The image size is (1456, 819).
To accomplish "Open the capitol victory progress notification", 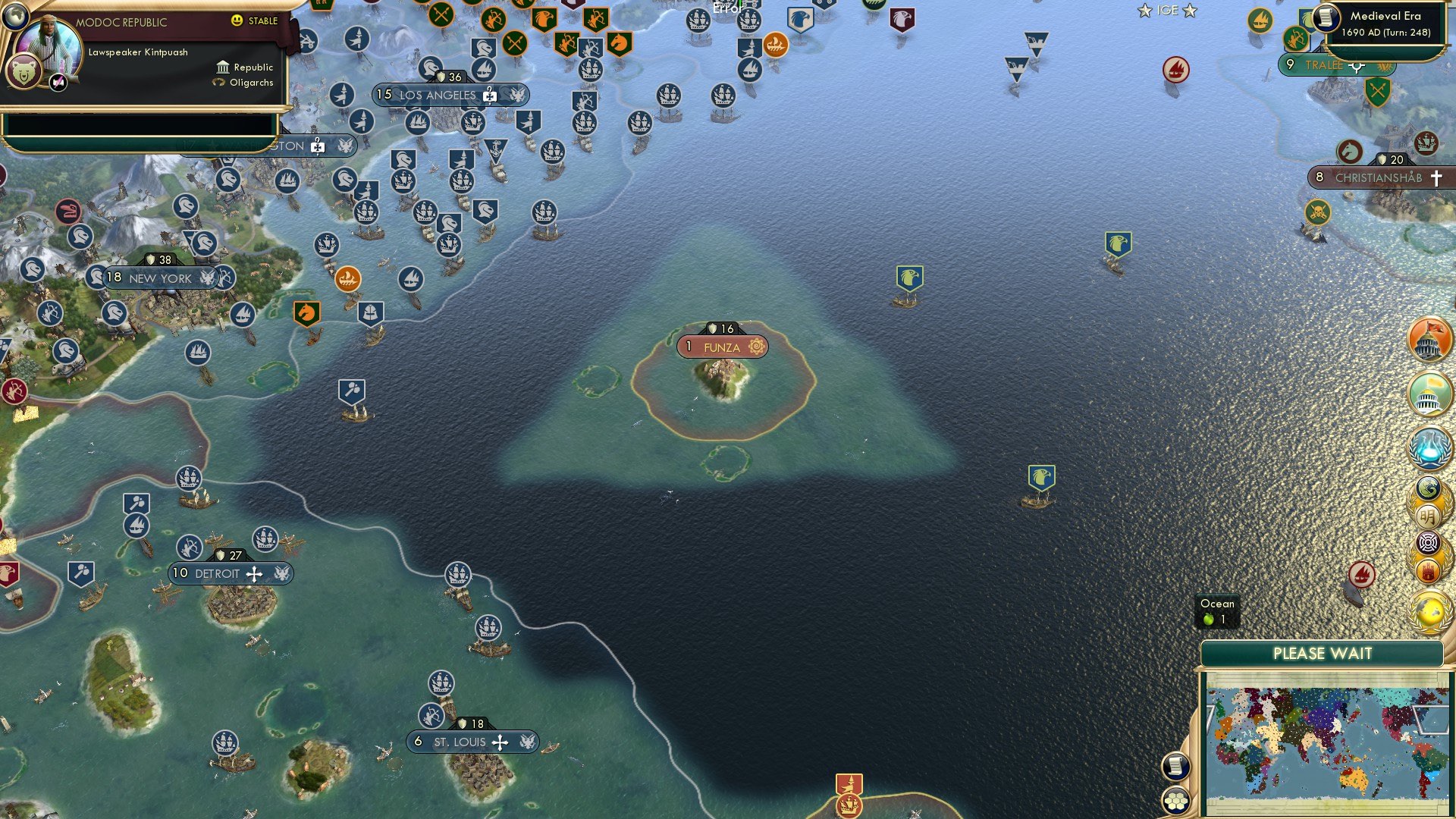I will tap(1428, 340).
